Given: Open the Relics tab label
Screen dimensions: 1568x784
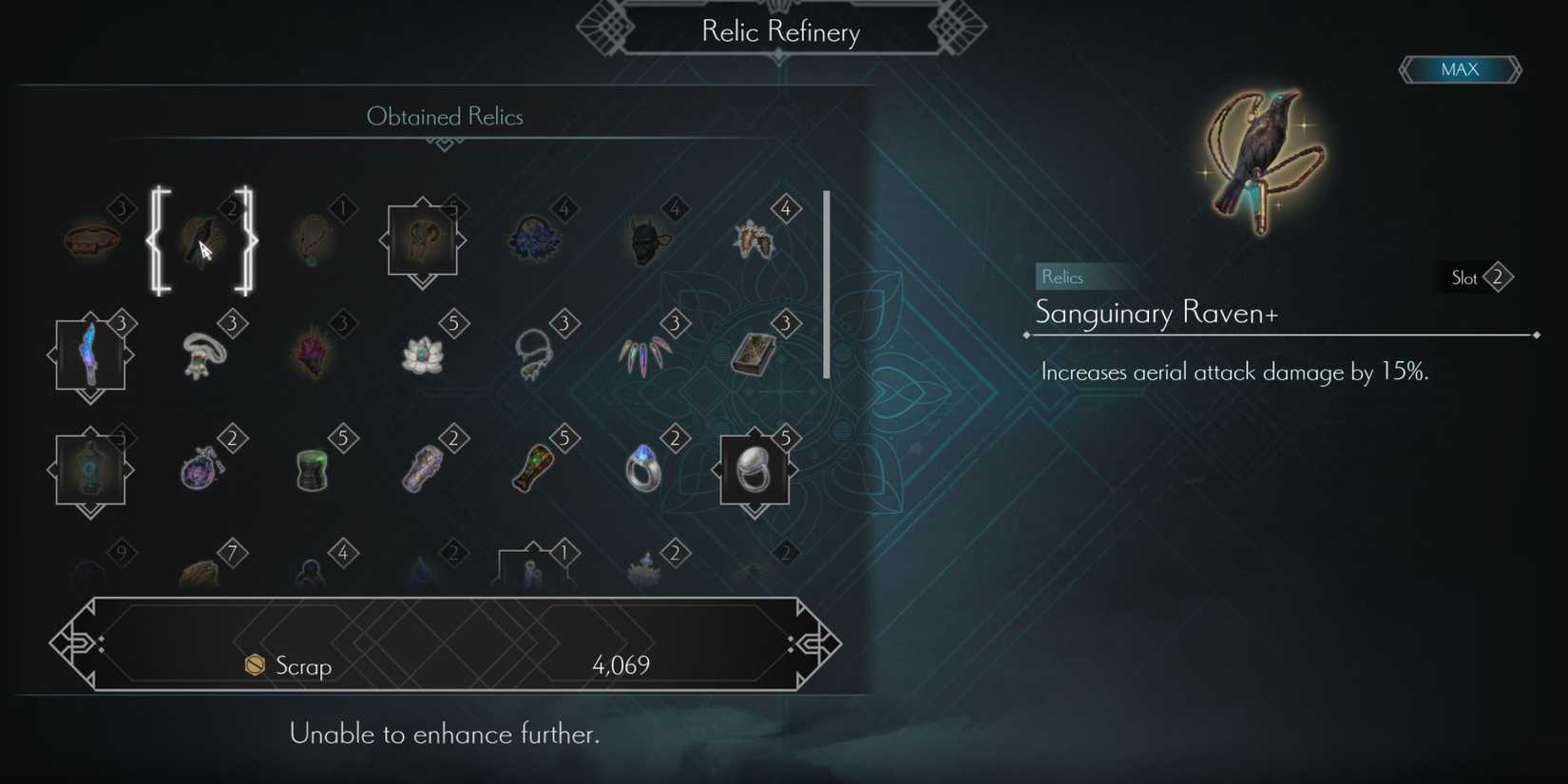Looking at the screenshot, I should [1061, 277].
